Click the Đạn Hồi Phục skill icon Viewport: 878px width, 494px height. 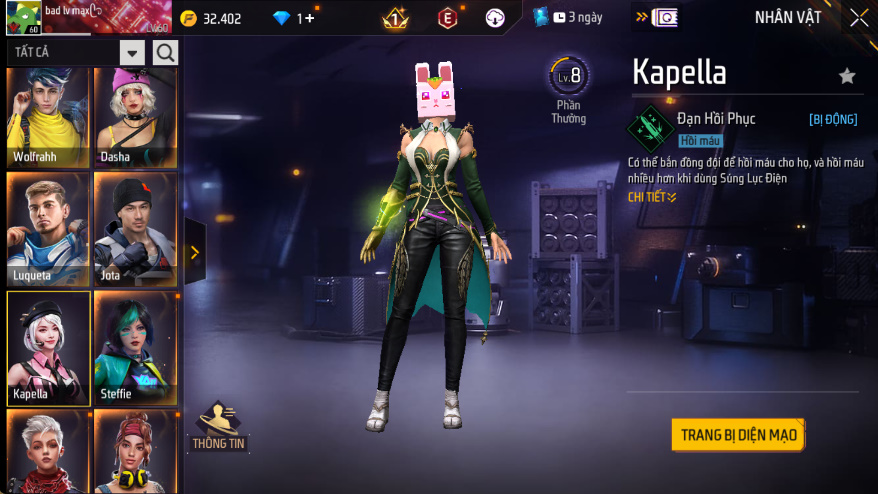click(x=649, y=127)
